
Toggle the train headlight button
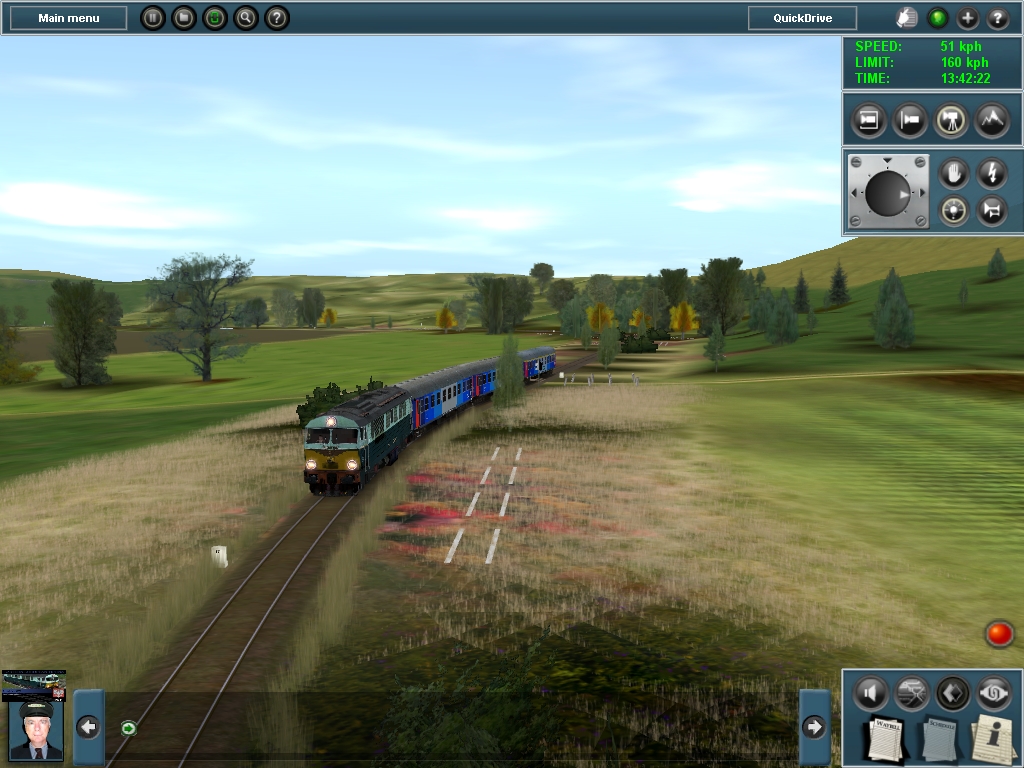954,211
